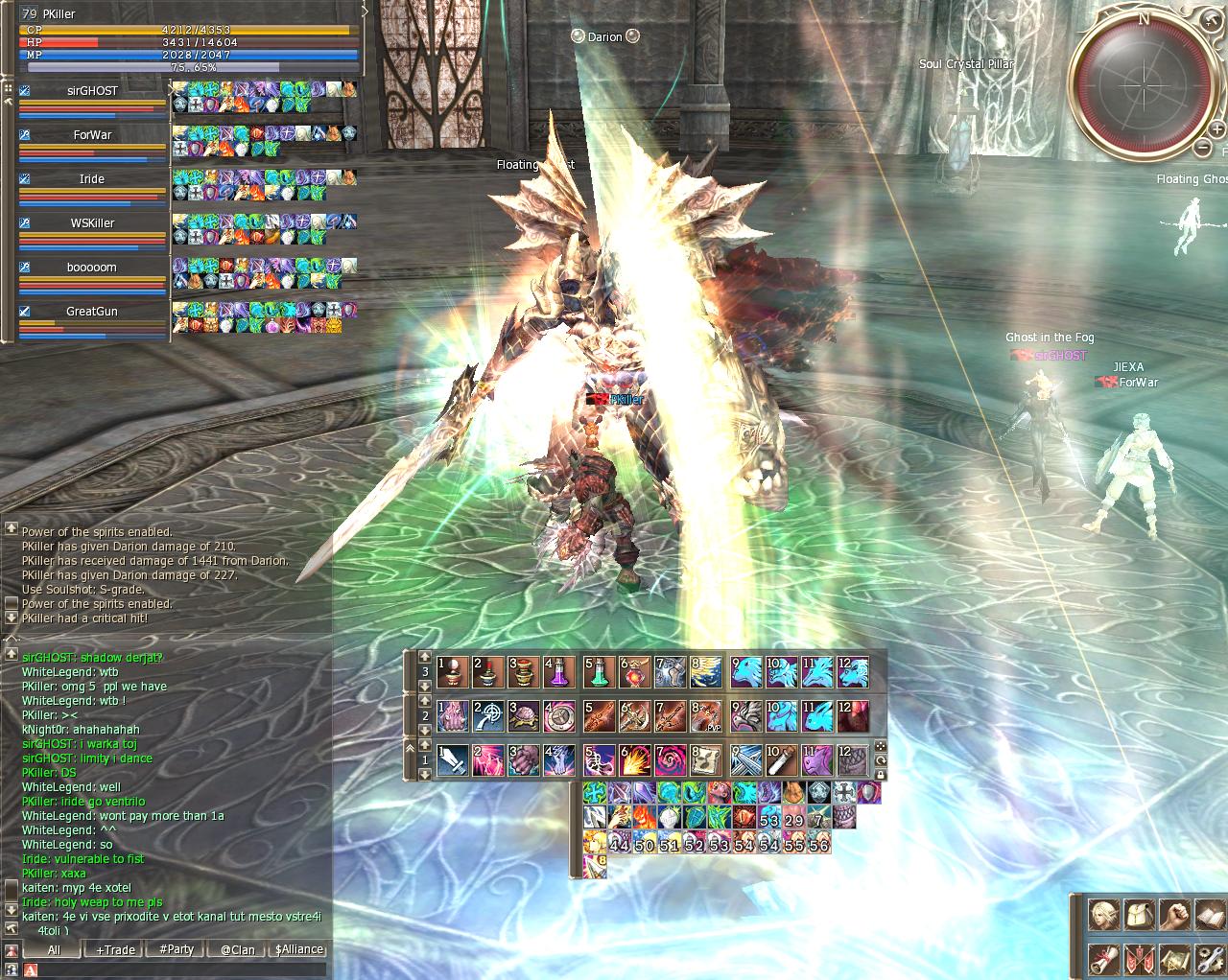Select the @Clan chat tab
This screenshot has width=1228, height=980.
coord(237,949)
